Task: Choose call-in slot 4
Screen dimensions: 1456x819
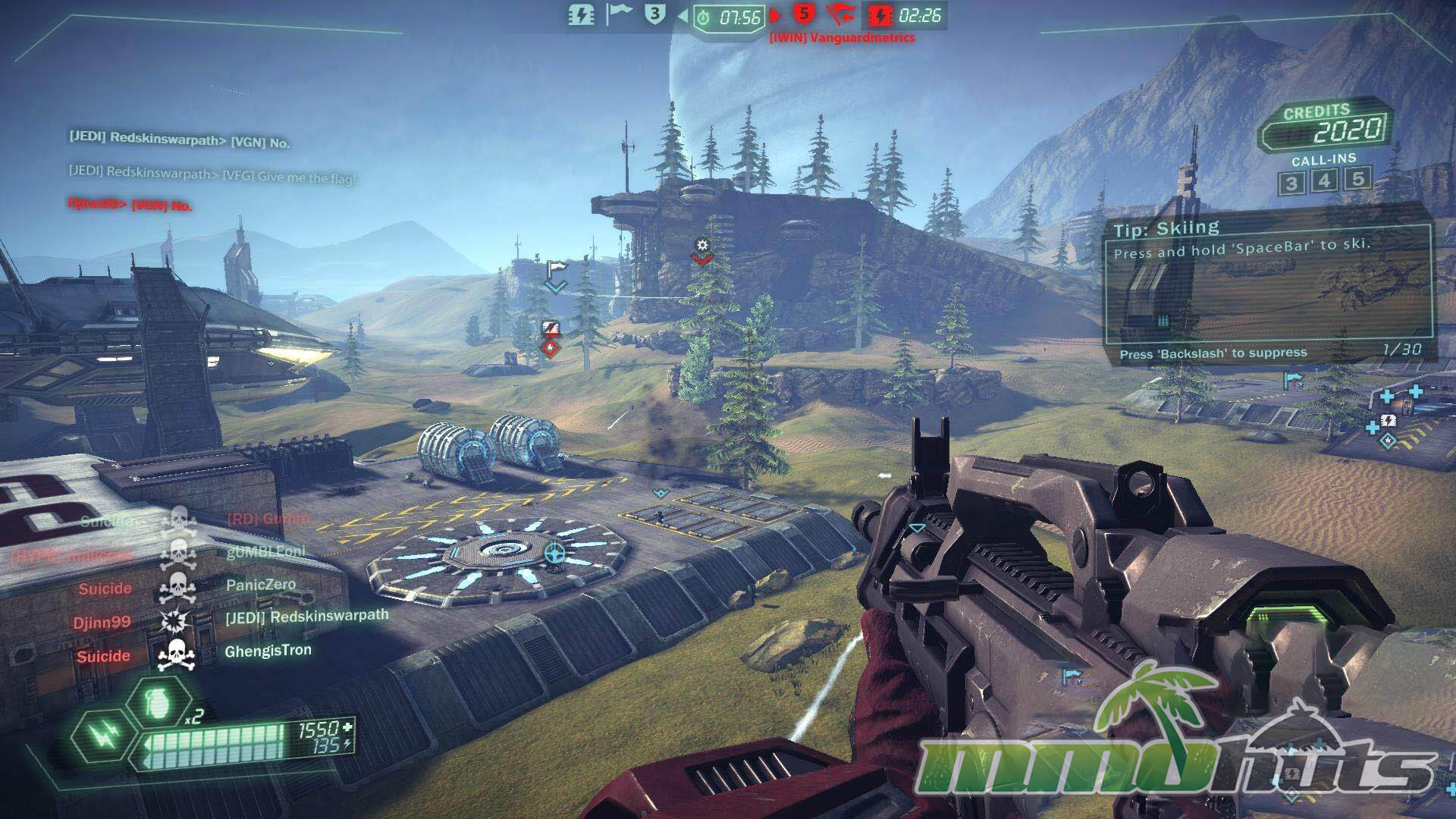Action: click(x=1324, y=181)
